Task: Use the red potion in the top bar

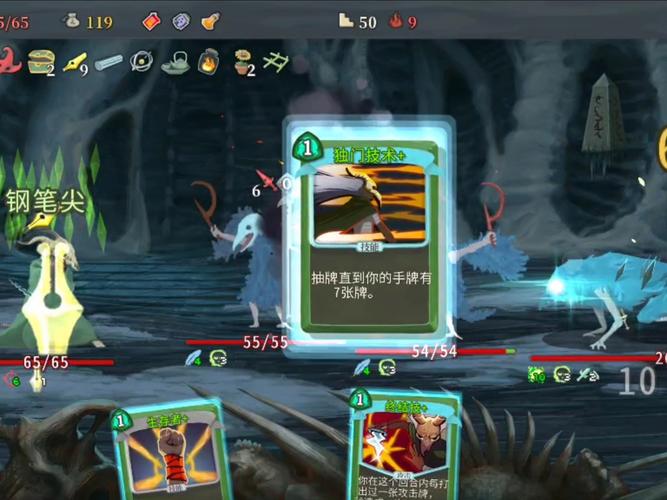Action: click(152, 20)
